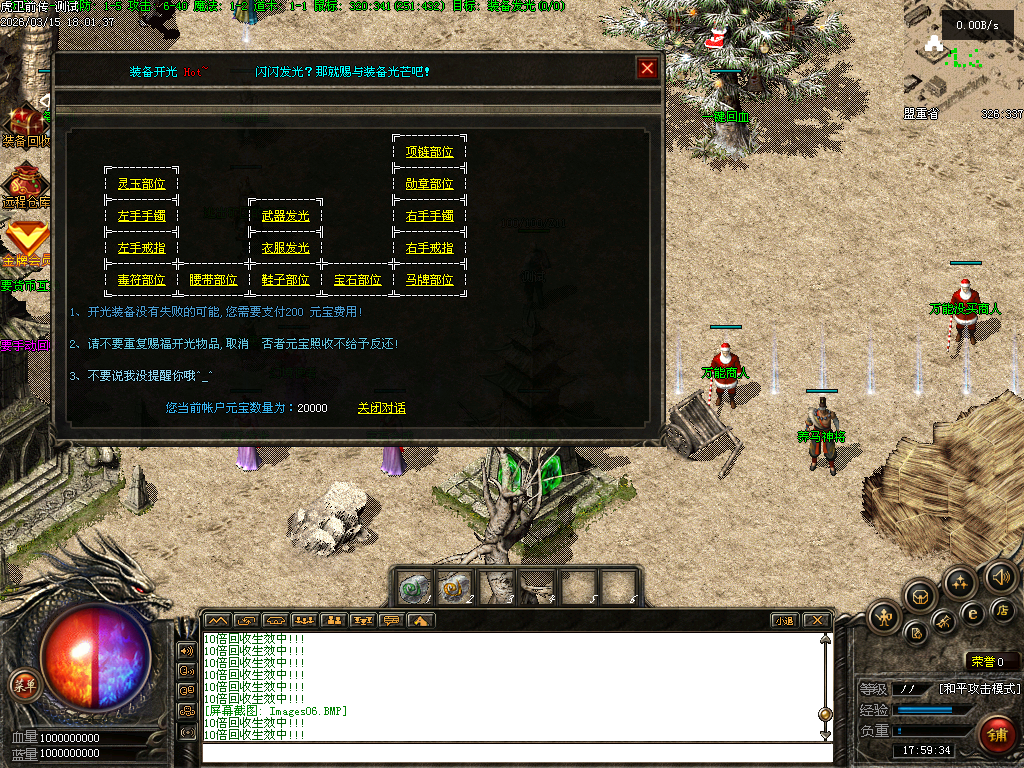Close the 装备开光 dialog with the red X
This screenshot has width=1024, height=768.
click(x=647, y=68)
